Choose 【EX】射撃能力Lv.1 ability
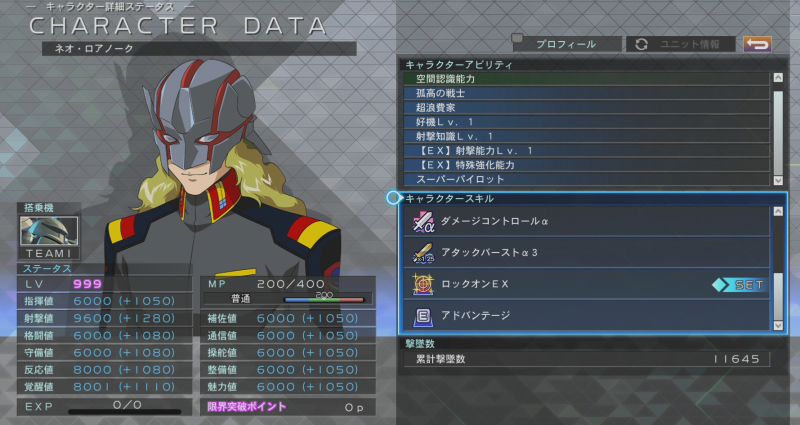Image resolution: width=800 pixels, height=425 pixels. (586, 151)
